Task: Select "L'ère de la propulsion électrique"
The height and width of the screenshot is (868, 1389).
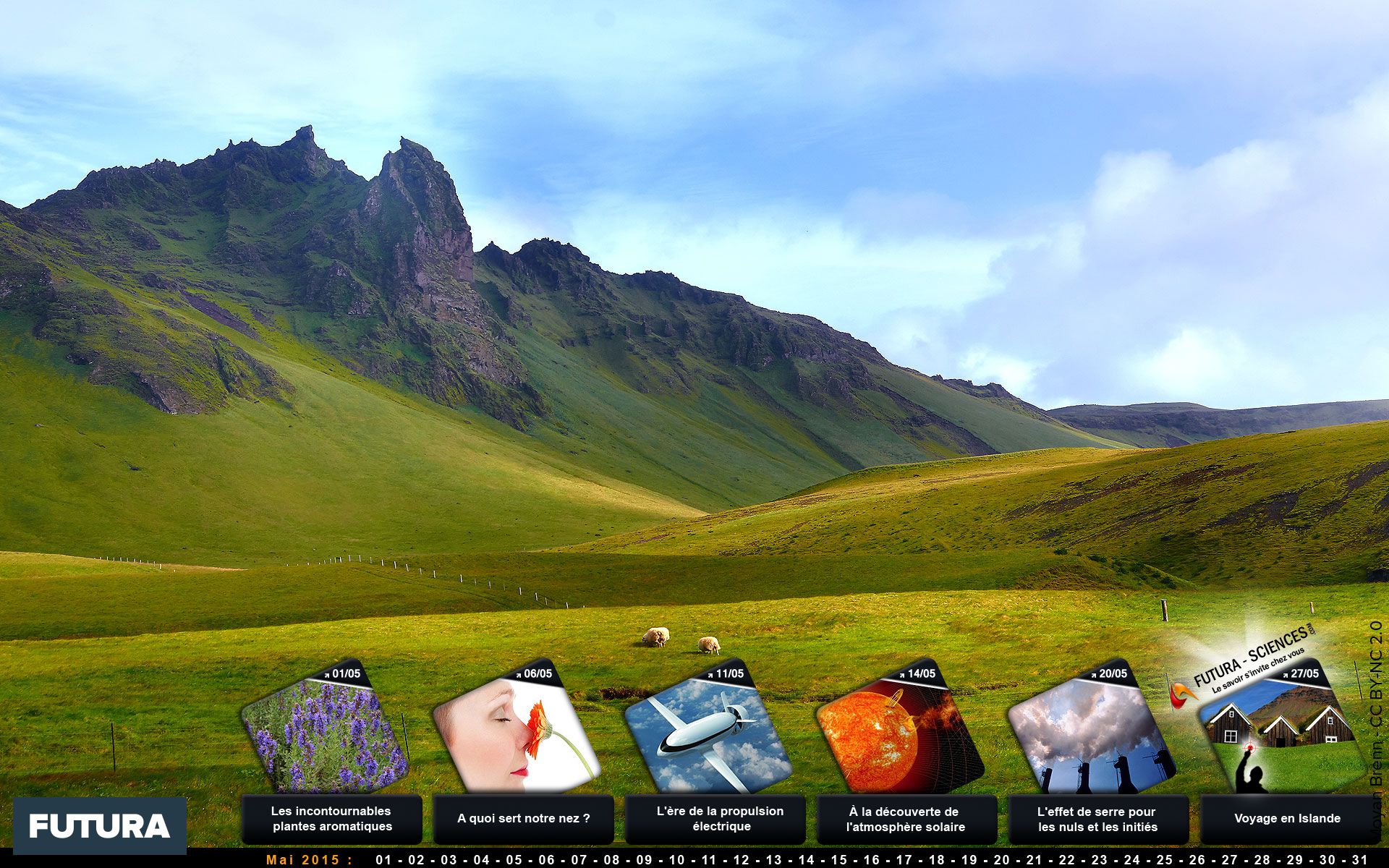Action: coord(715,819)
